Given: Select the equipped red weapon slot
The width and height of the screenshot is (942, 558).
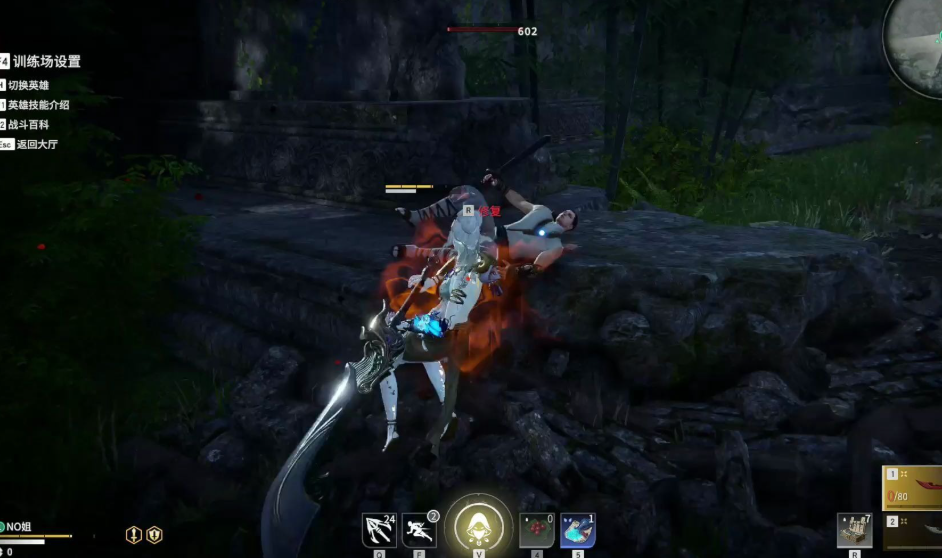Looking at the screenshot, I should (912, 489).
